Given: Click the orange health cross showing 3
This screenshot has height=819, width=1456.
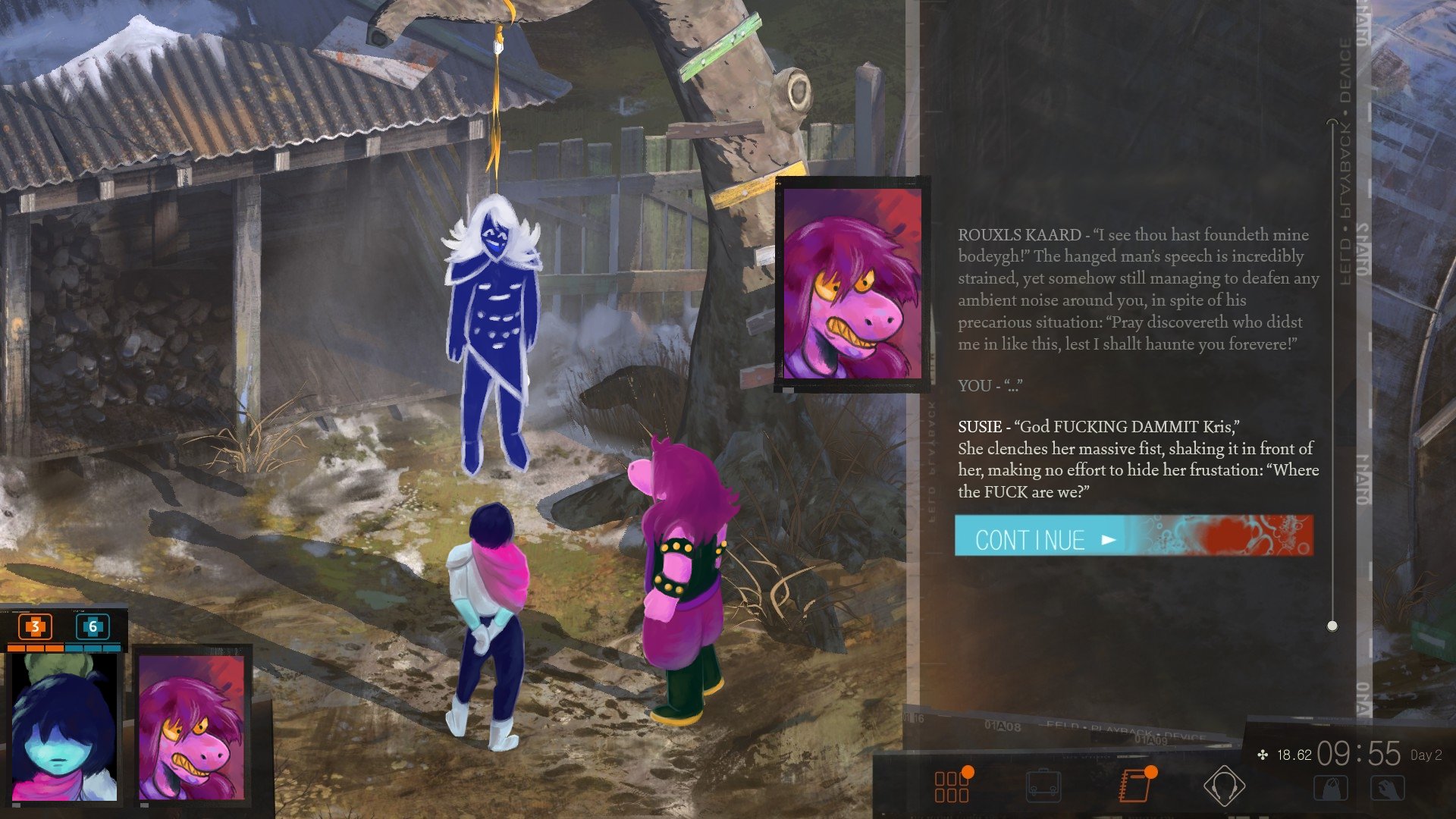Looking at the screenshot, I should tap(35, 626).
